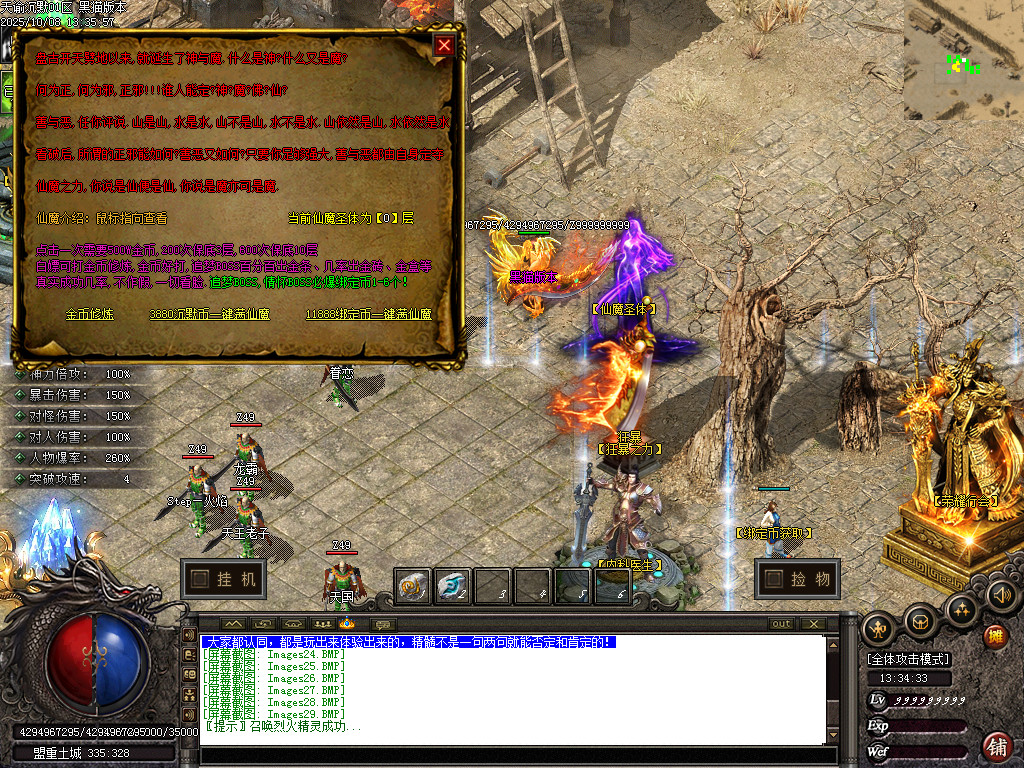
Task: Switch attack mode via 全体攻击模式 label
Action: pos(908,659)
